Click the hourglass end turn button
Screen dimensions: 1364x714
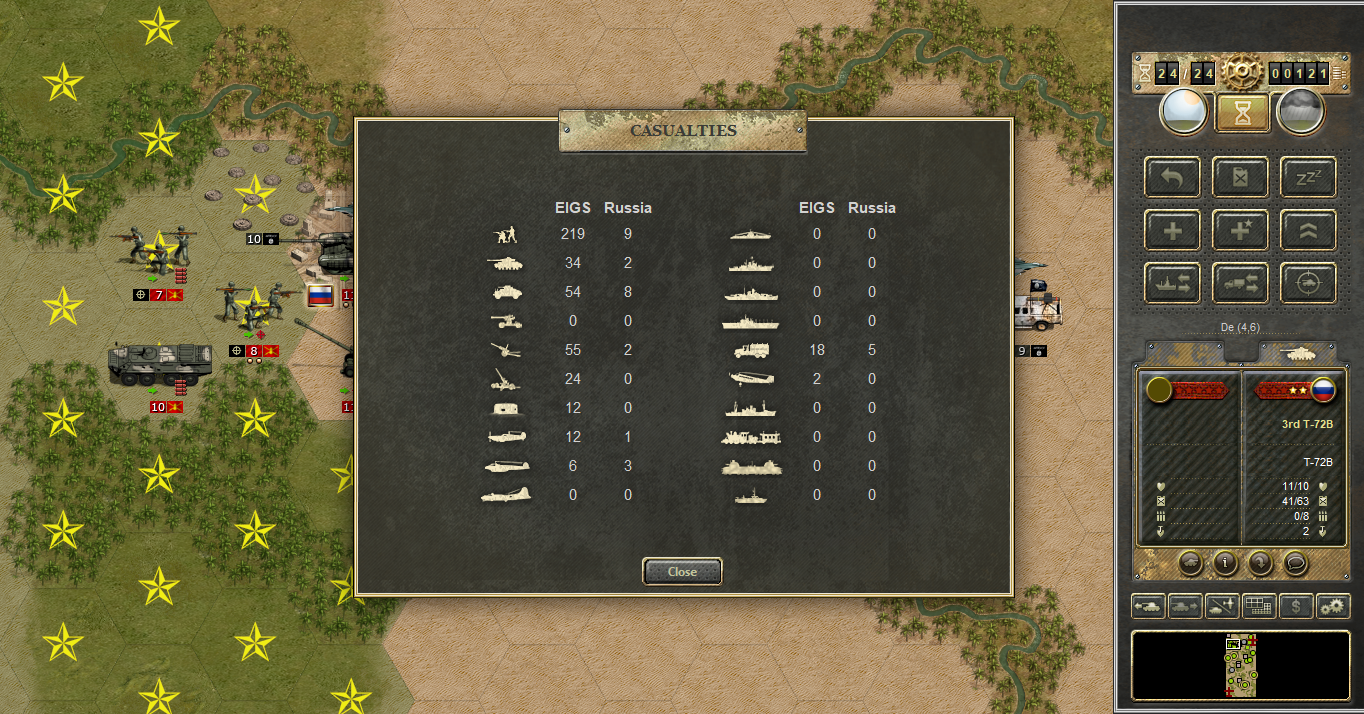pos(1242,114)
